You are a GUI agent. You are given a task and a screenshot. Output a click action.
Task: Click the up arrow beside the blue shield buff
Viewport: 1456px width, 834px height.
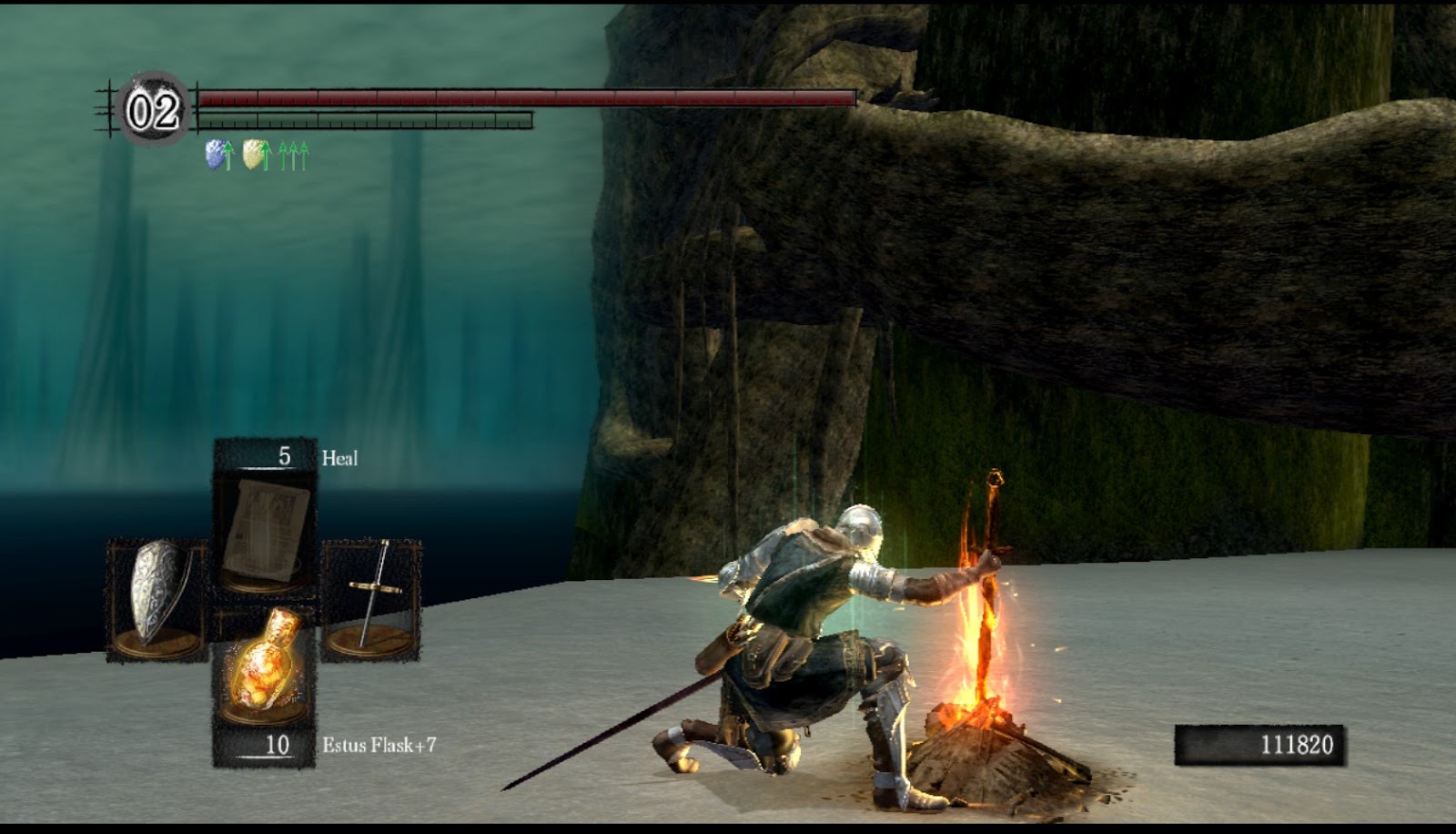coord(229,153)
